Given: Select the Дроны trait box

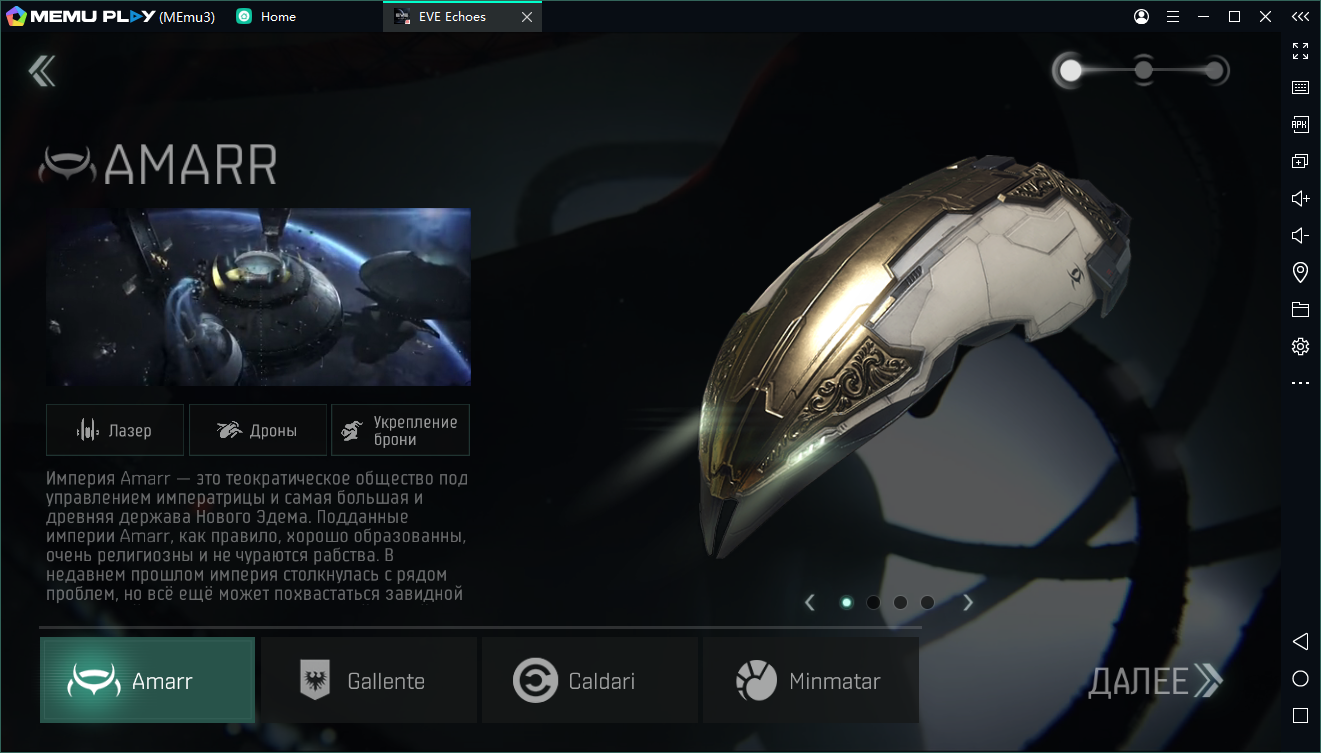Looking at the screenshot, I should point(258,430).
